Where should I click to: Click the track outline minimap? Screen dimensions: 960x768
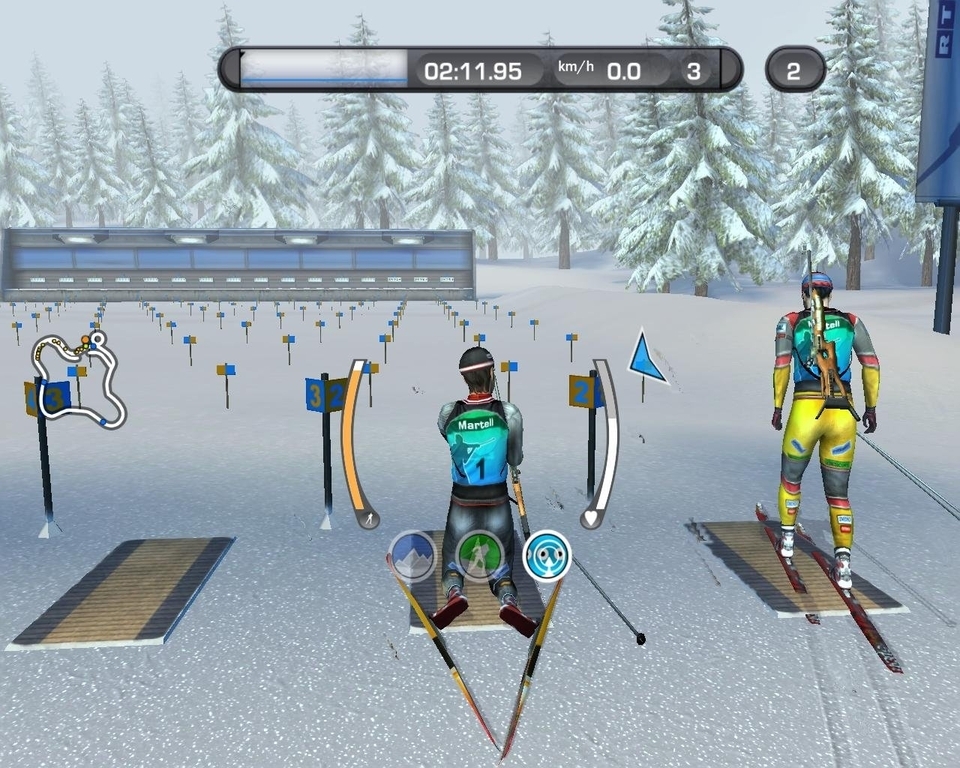click(79, 378)
